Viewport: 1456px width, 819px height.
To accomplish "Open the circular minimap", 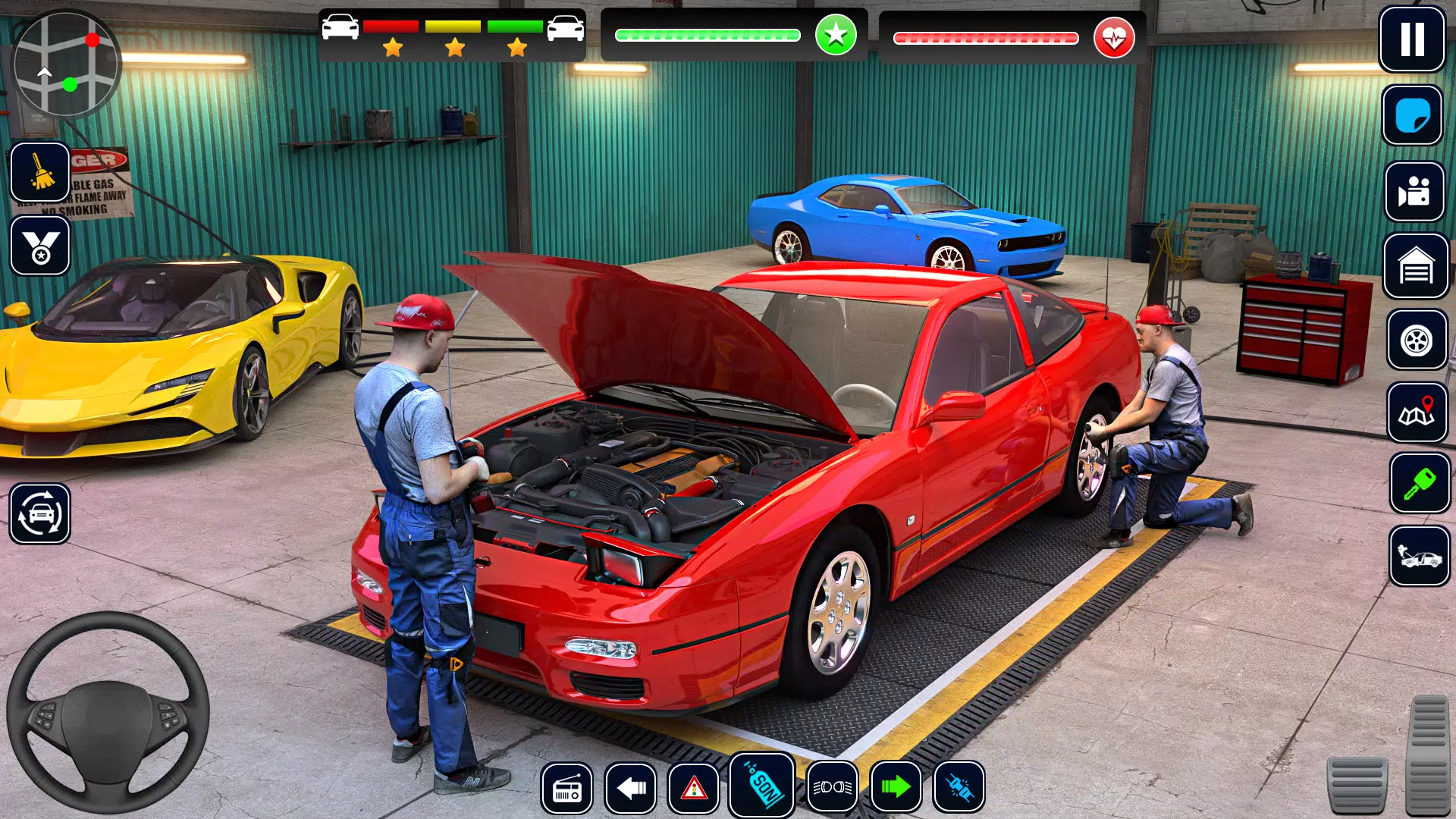I will [67, 64].
